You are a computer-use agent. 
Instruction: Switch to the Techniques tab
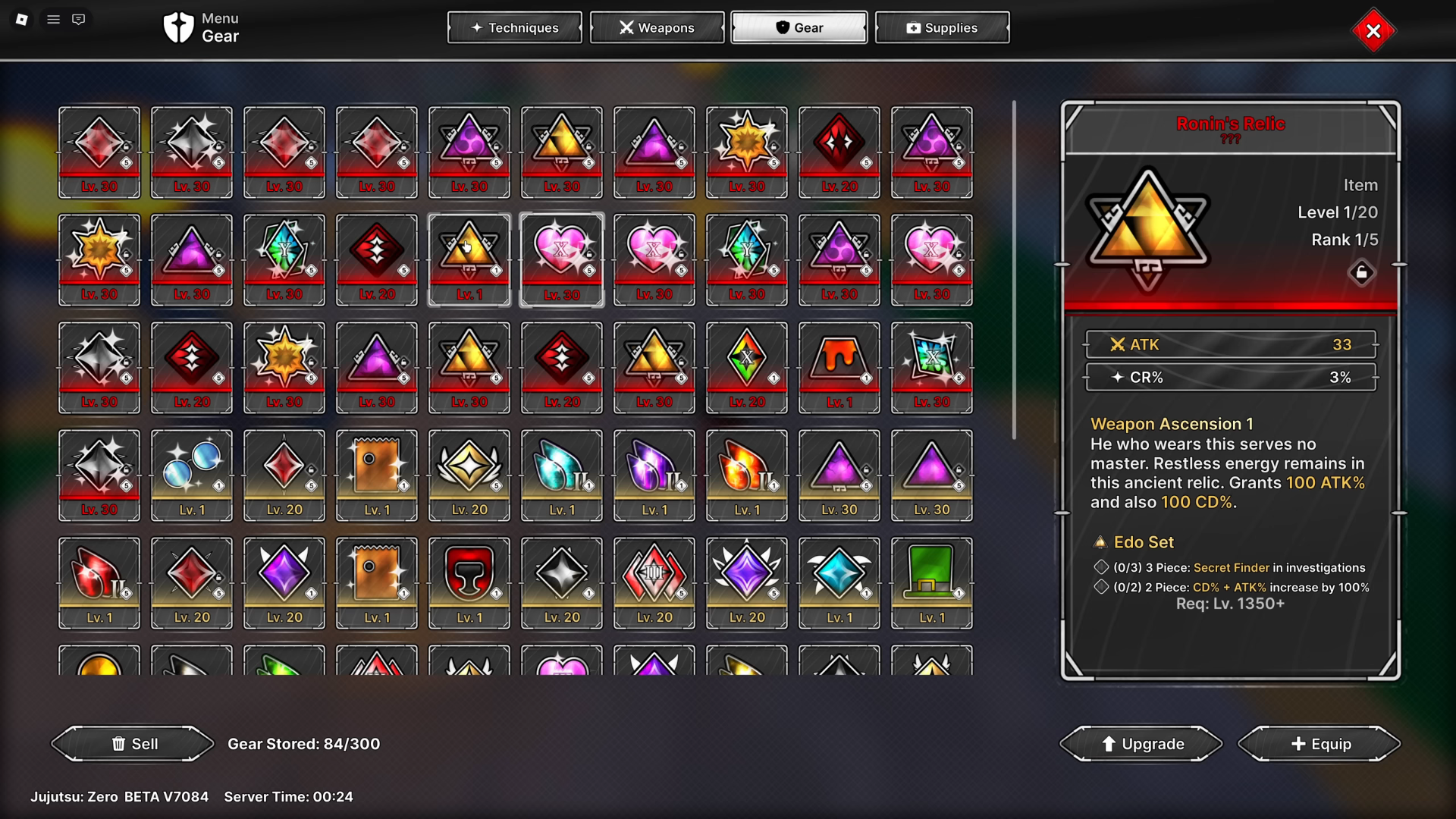(514, 27)
